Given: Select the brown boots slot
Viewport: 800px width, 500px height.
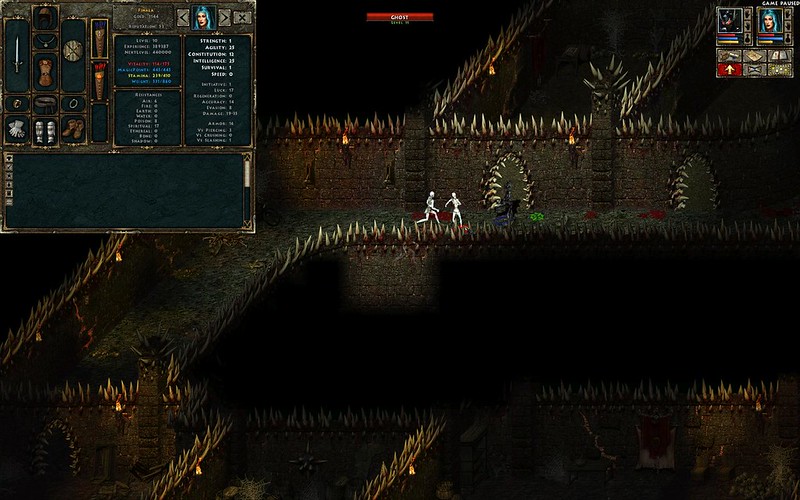Looking at the screenshot, I should pyautogui.click(x=72, y=128).
